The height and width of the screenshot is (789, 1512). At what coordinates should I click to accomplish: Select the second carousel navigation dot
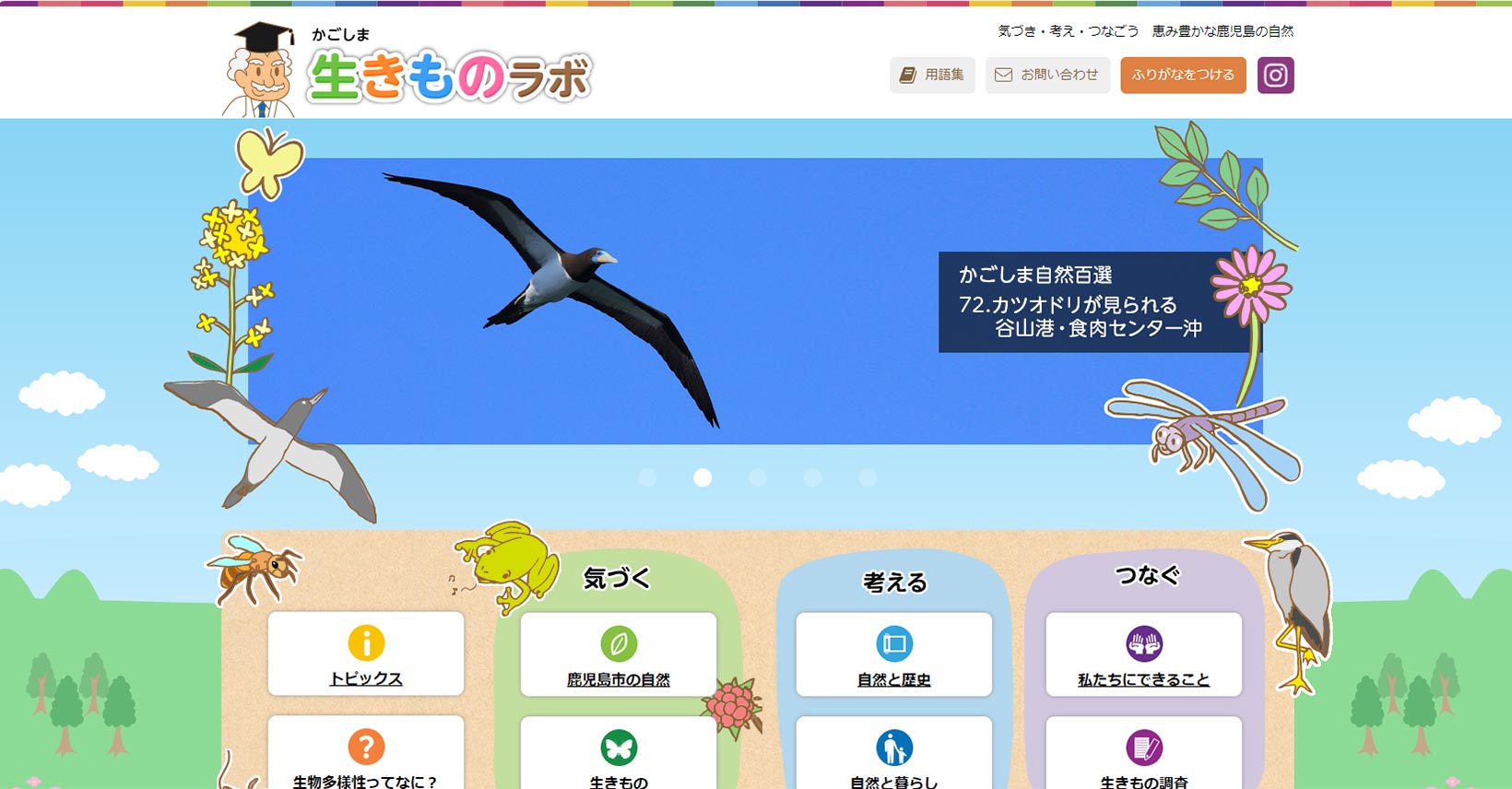(703, 477)
